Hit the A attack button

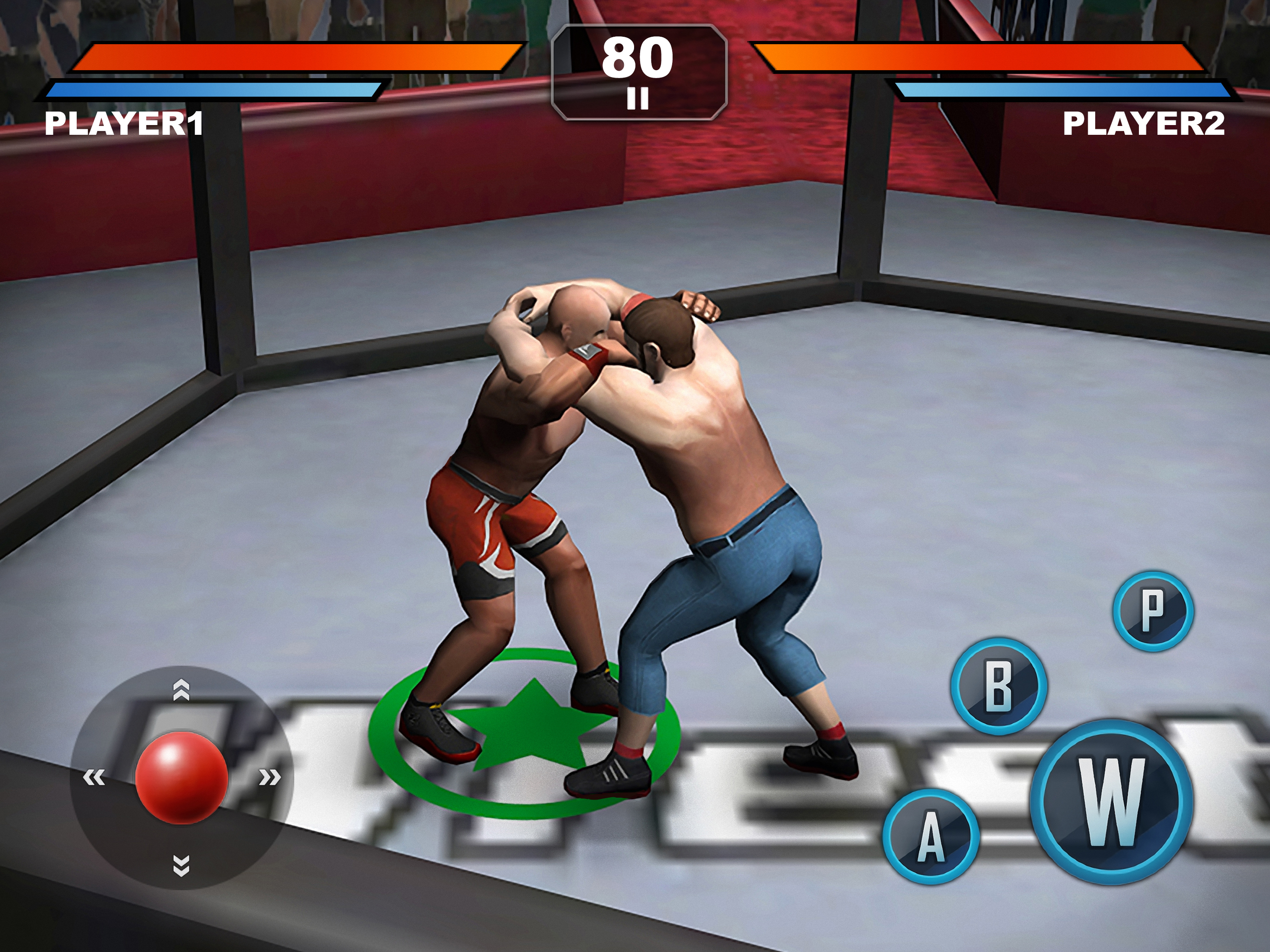coord(931,836)
